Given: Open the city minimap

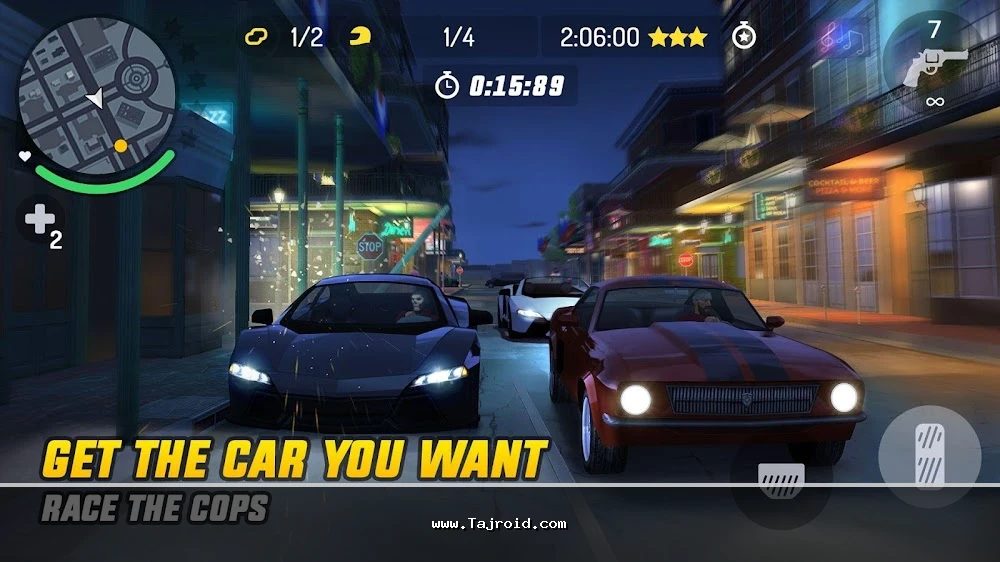Looking at the screenshot, I should click(x=97, y=95).
